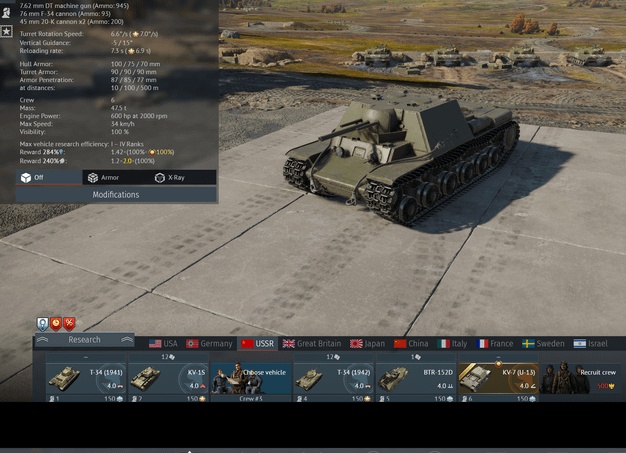This screenshot has height=453, width=626.
Task: Select the T-34 (1941) crew slot
Action: click(x=86, y=380)
